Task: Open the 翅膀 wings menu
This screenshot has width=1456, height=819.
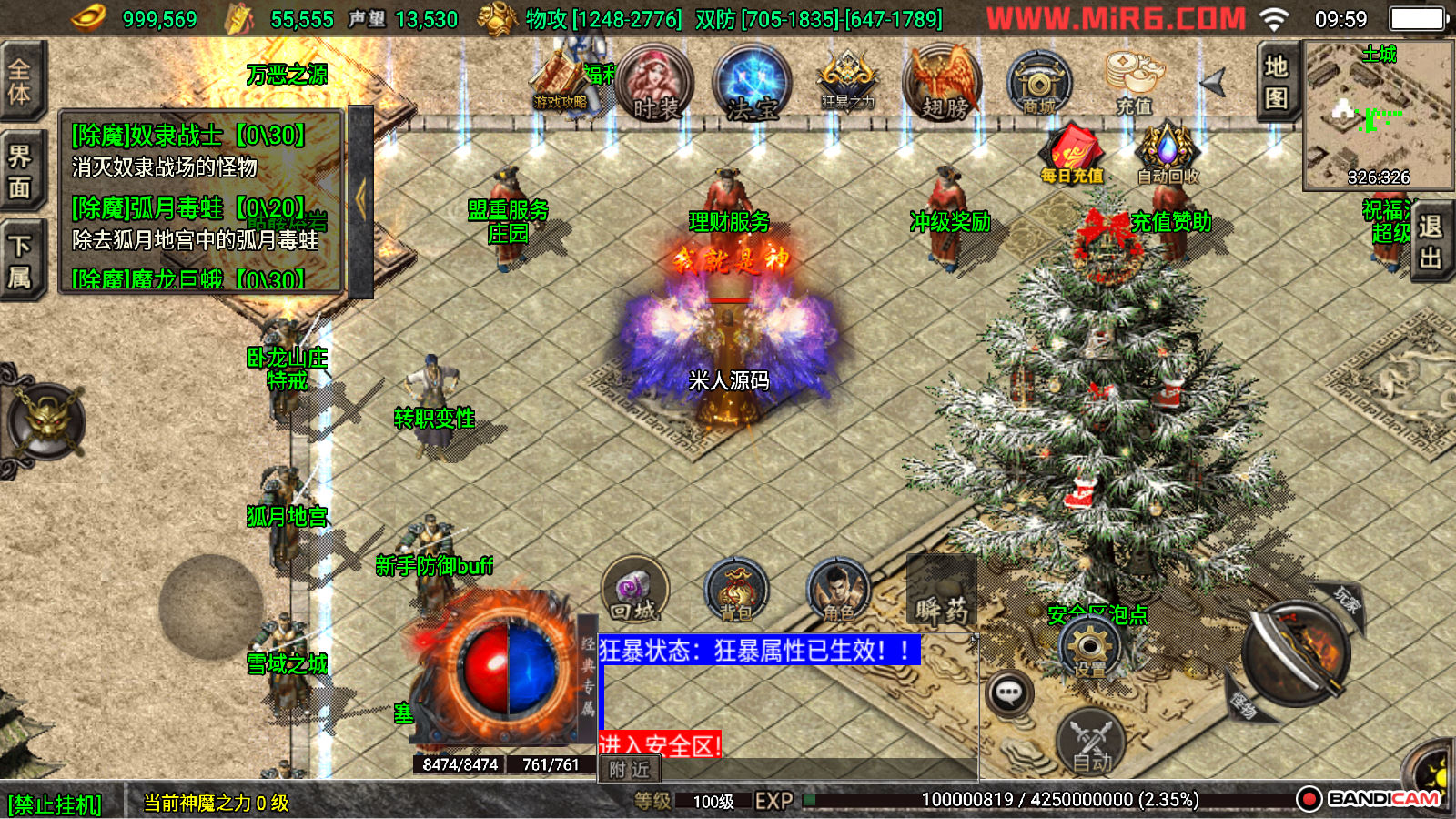Action: [943, 84]
